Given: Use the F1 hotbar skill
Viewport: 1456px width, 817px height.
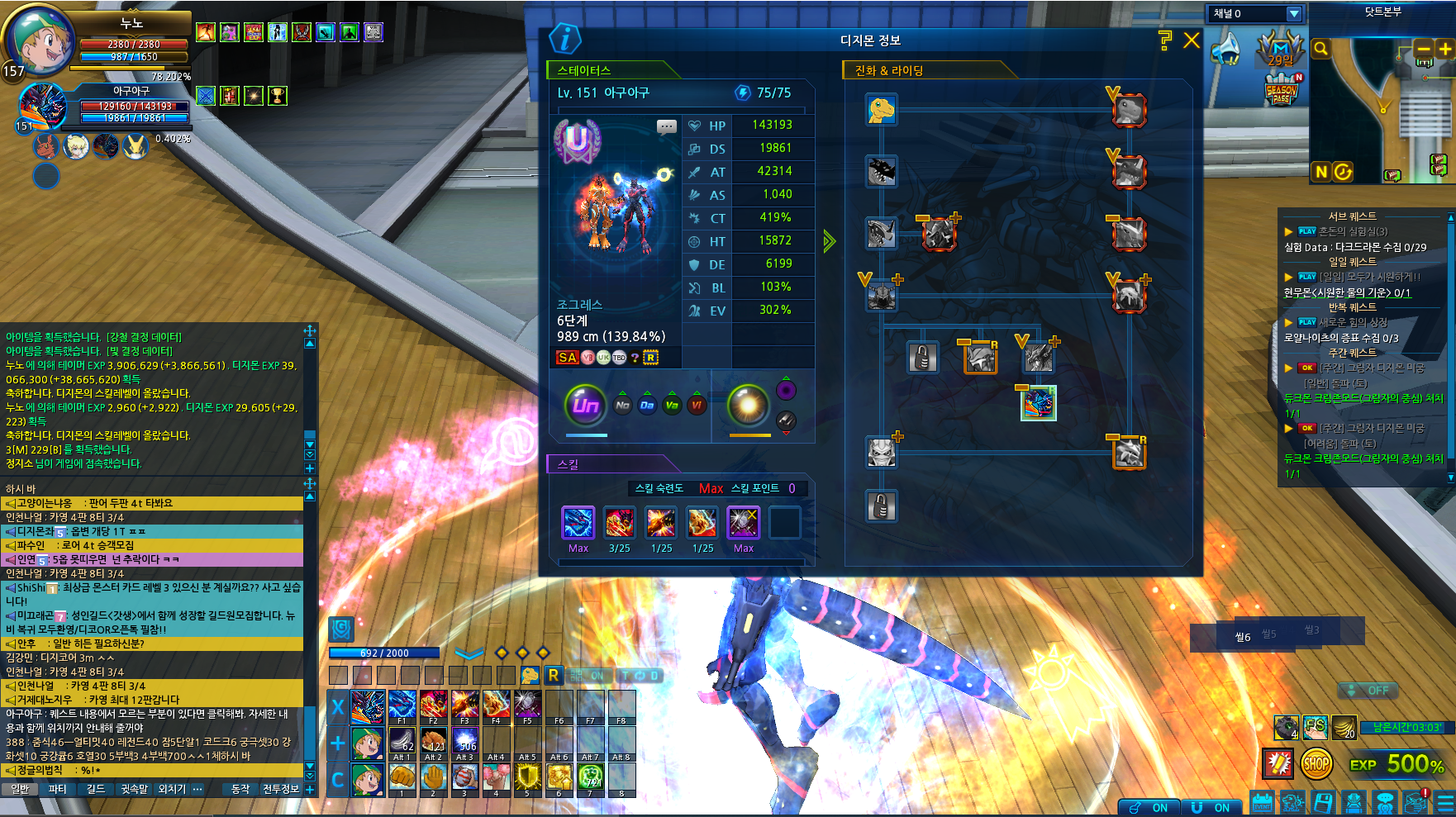Looking at the screenshot, I should (402, 706).
